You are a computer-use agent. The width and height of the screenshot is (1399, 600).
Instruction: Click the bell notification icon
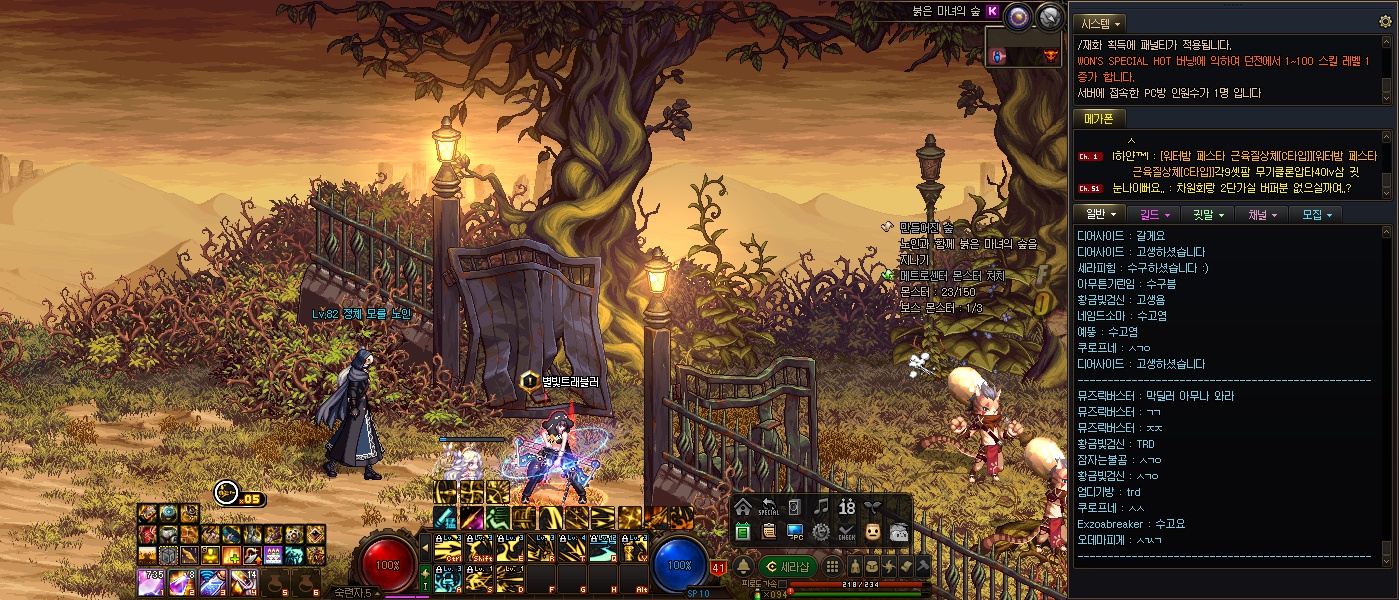(x=743, y=567)
